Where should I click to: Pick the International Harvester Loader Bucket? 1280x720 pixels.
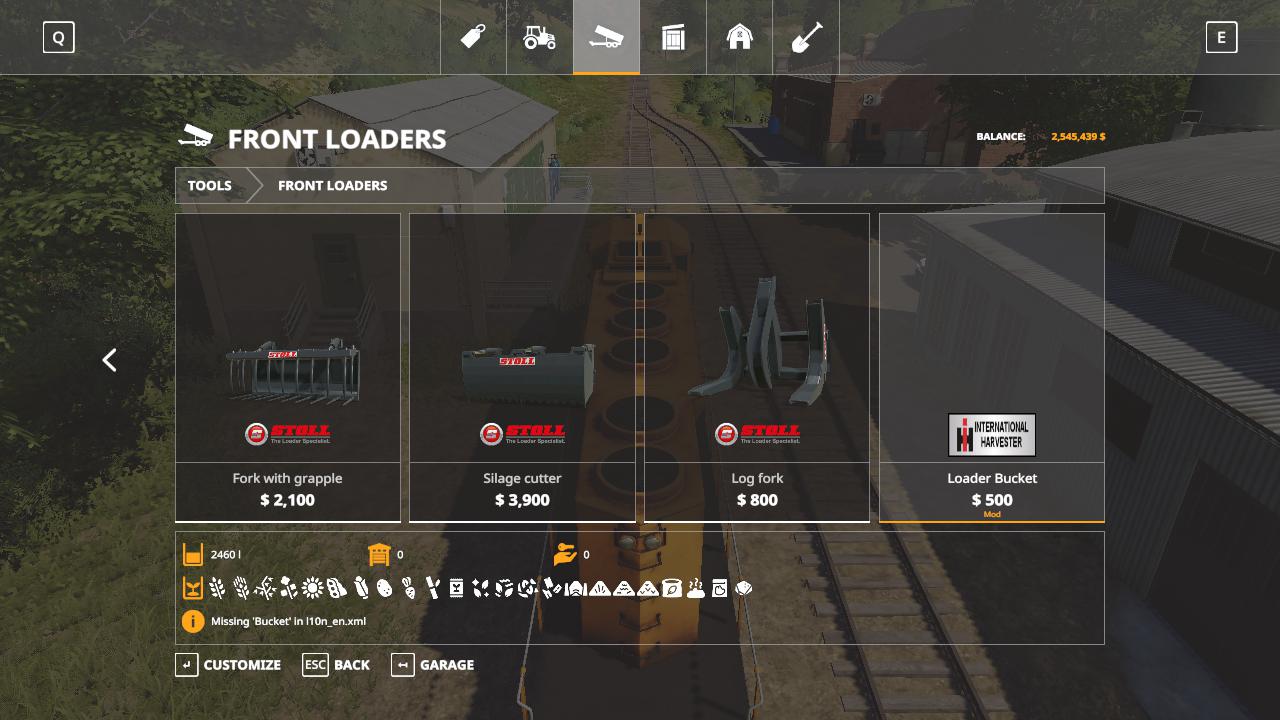coord(992,367)
